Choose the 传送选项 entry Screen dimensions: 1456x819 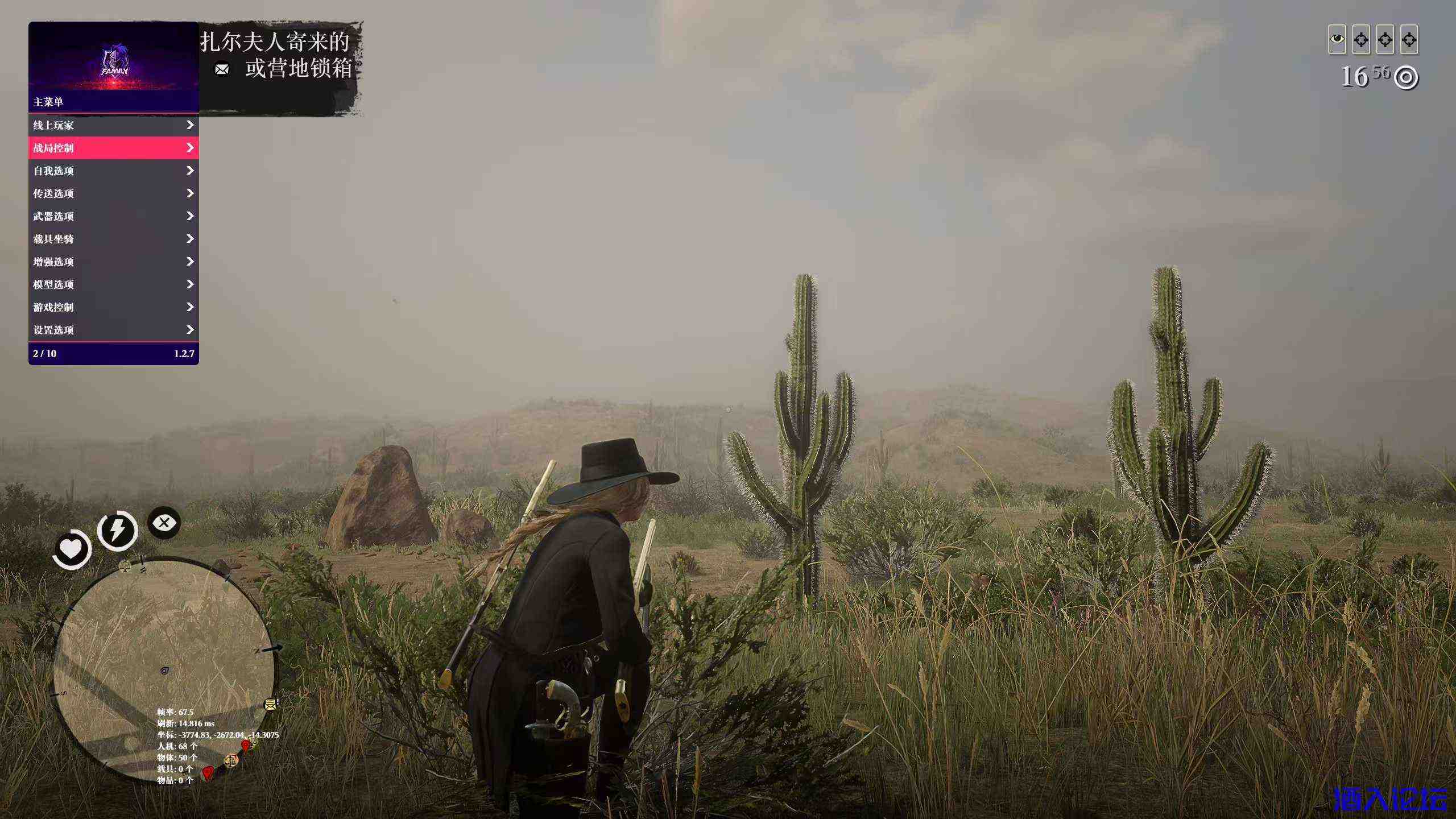(113, 193)
